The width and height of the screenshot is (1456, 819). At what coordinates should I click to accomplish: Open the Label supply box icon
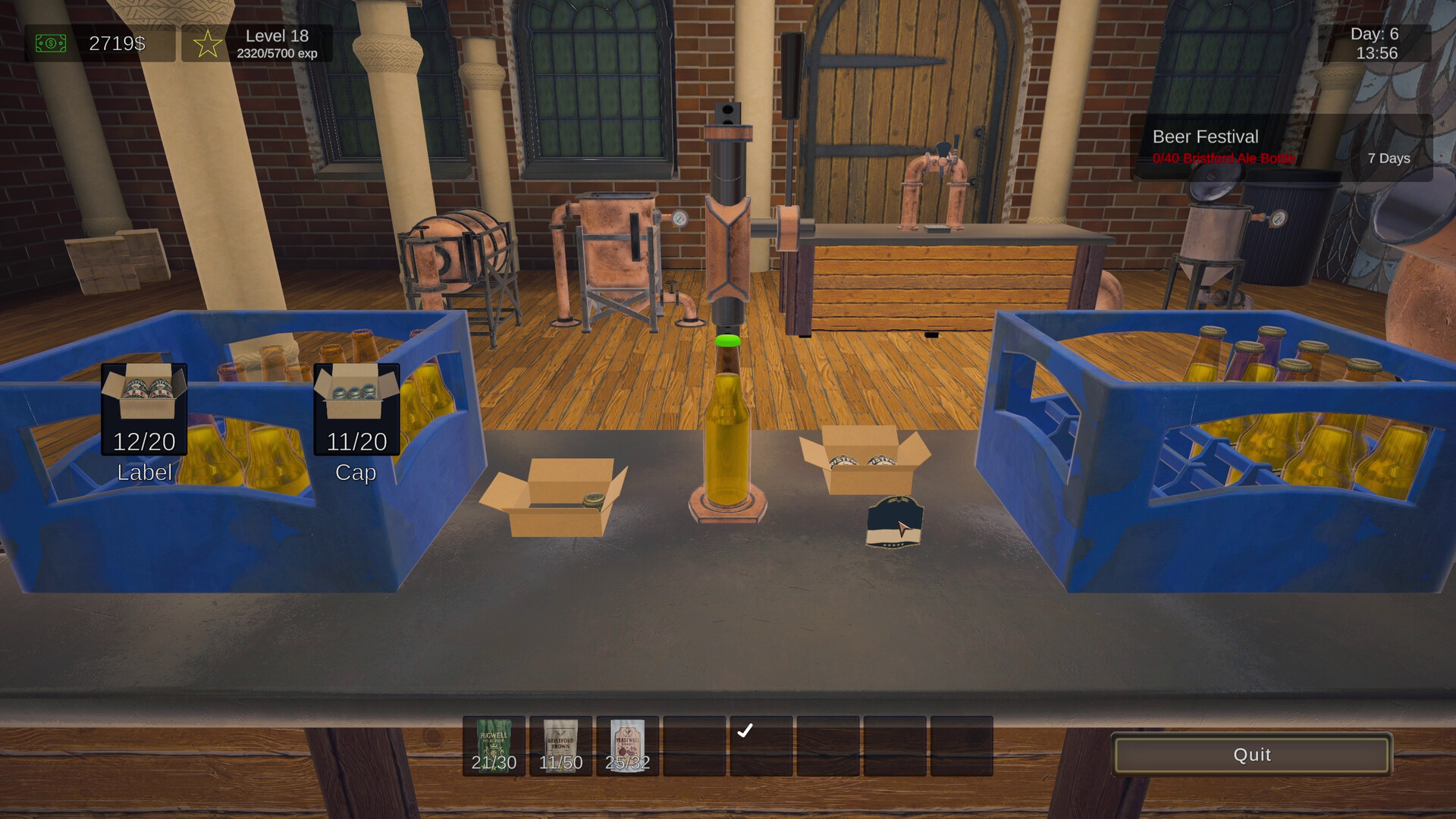[x=143, y=409]
